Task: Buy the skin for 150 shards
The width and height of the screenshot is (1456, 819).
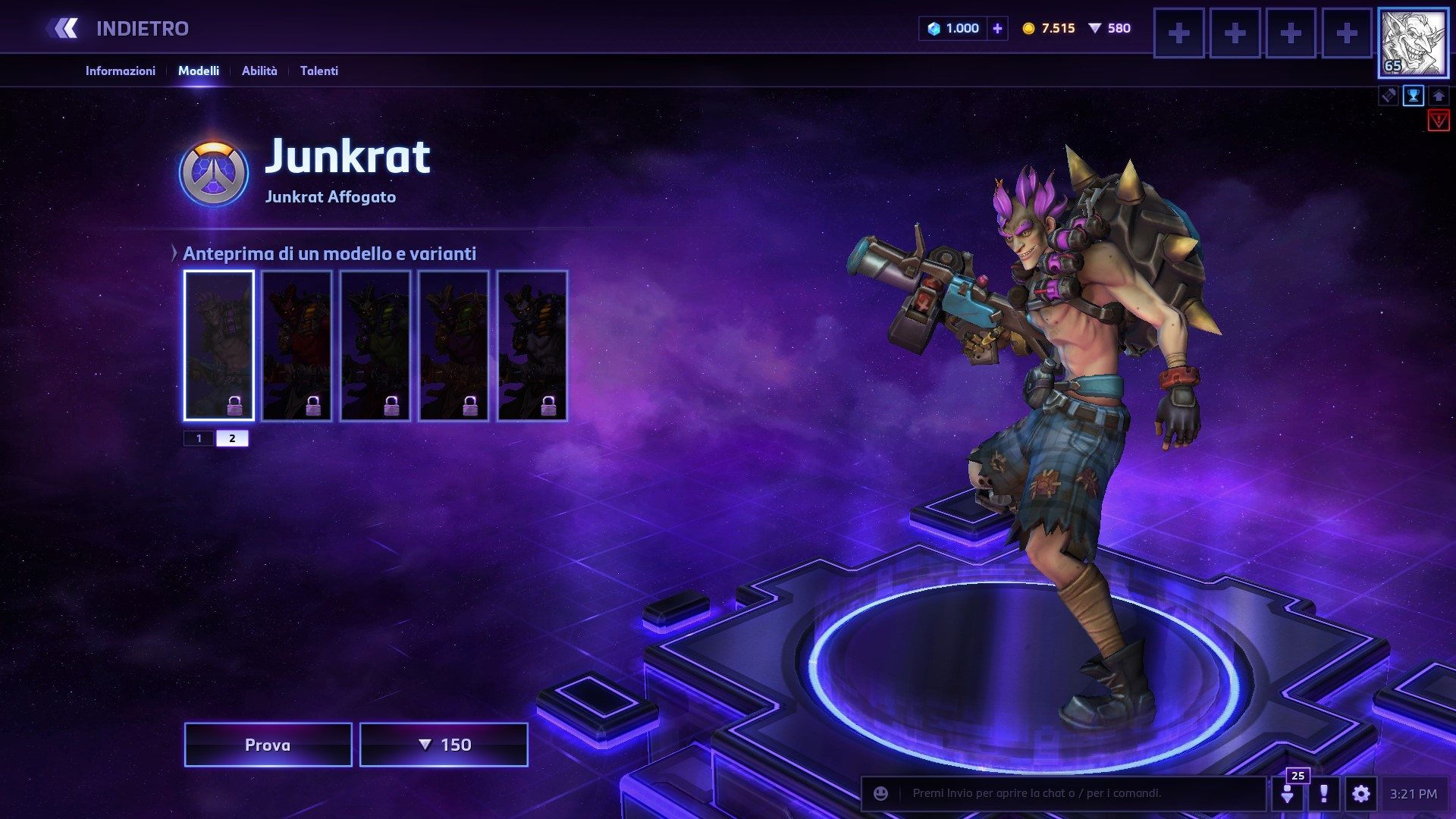Action: click(444, 745)
